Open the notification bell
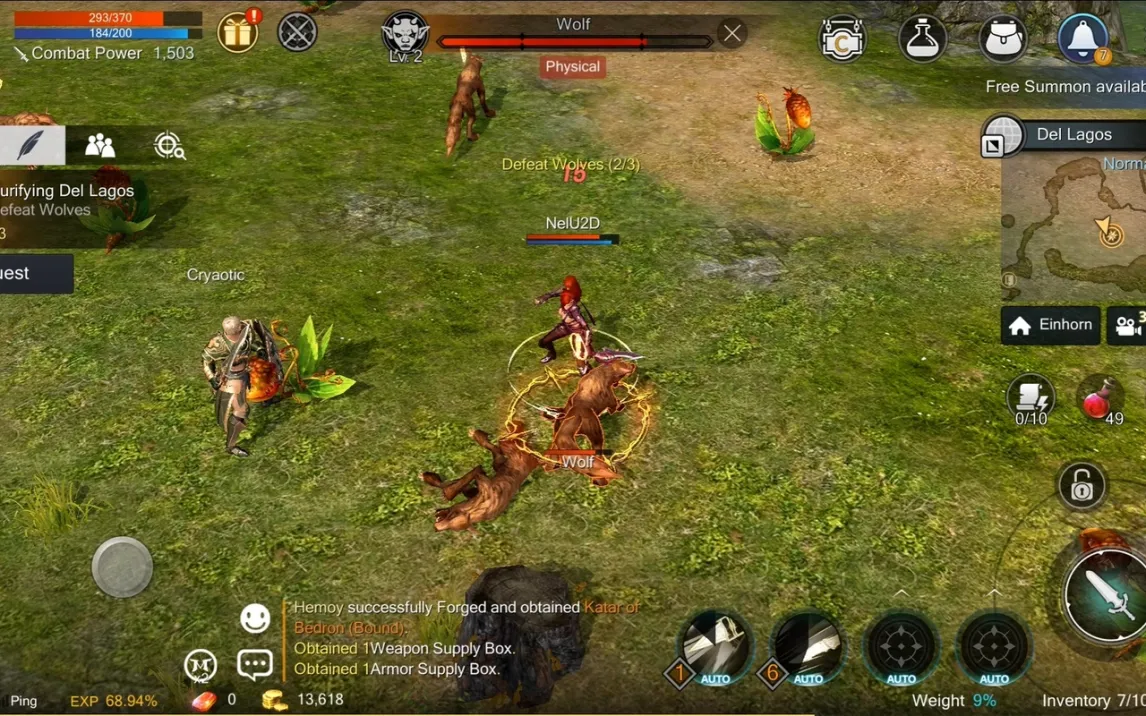The image size is (1146, 716). 1083,38
